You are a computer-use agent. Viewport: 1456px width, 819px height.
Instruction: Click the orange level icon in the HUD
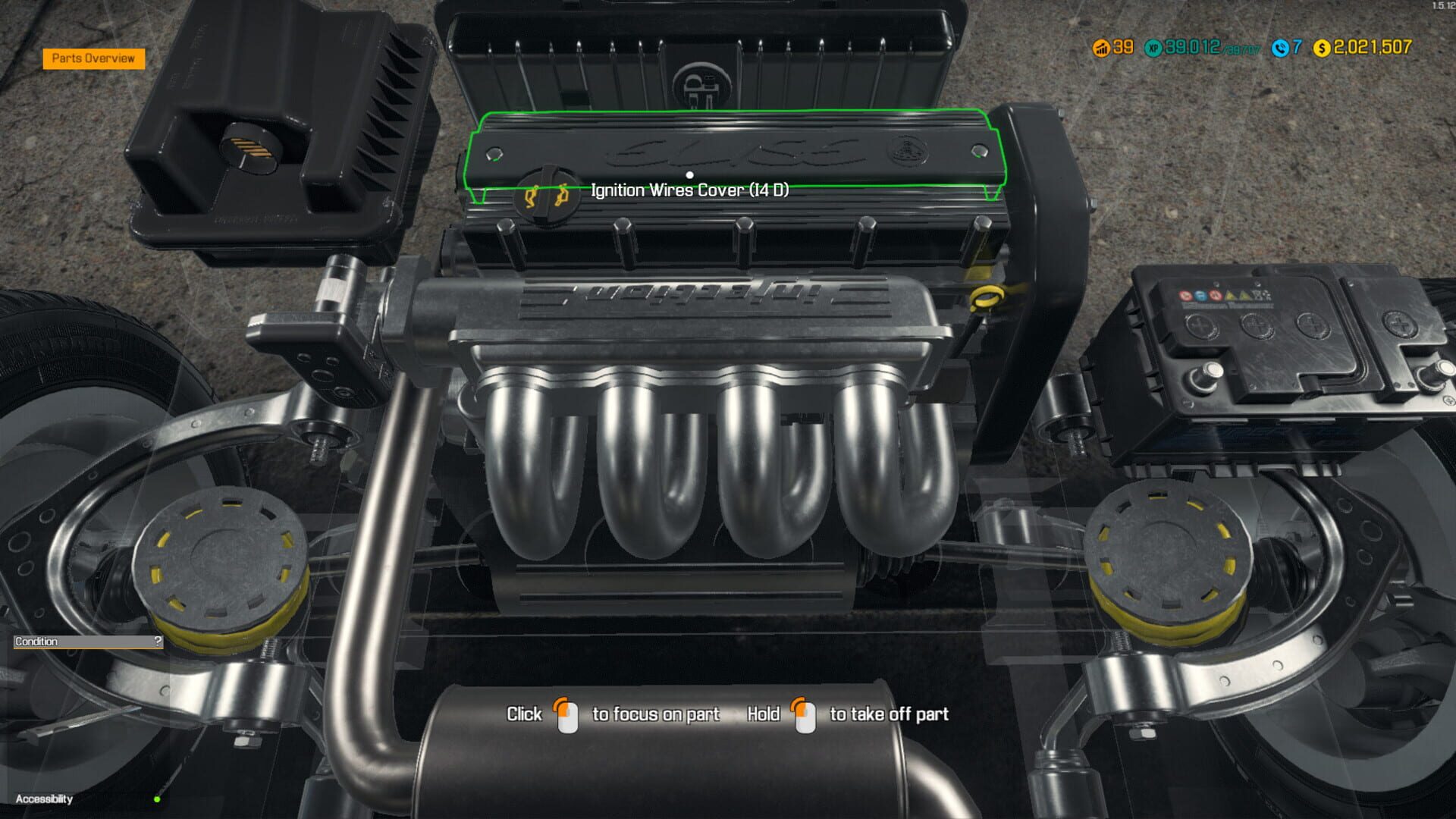(1101, 47)
